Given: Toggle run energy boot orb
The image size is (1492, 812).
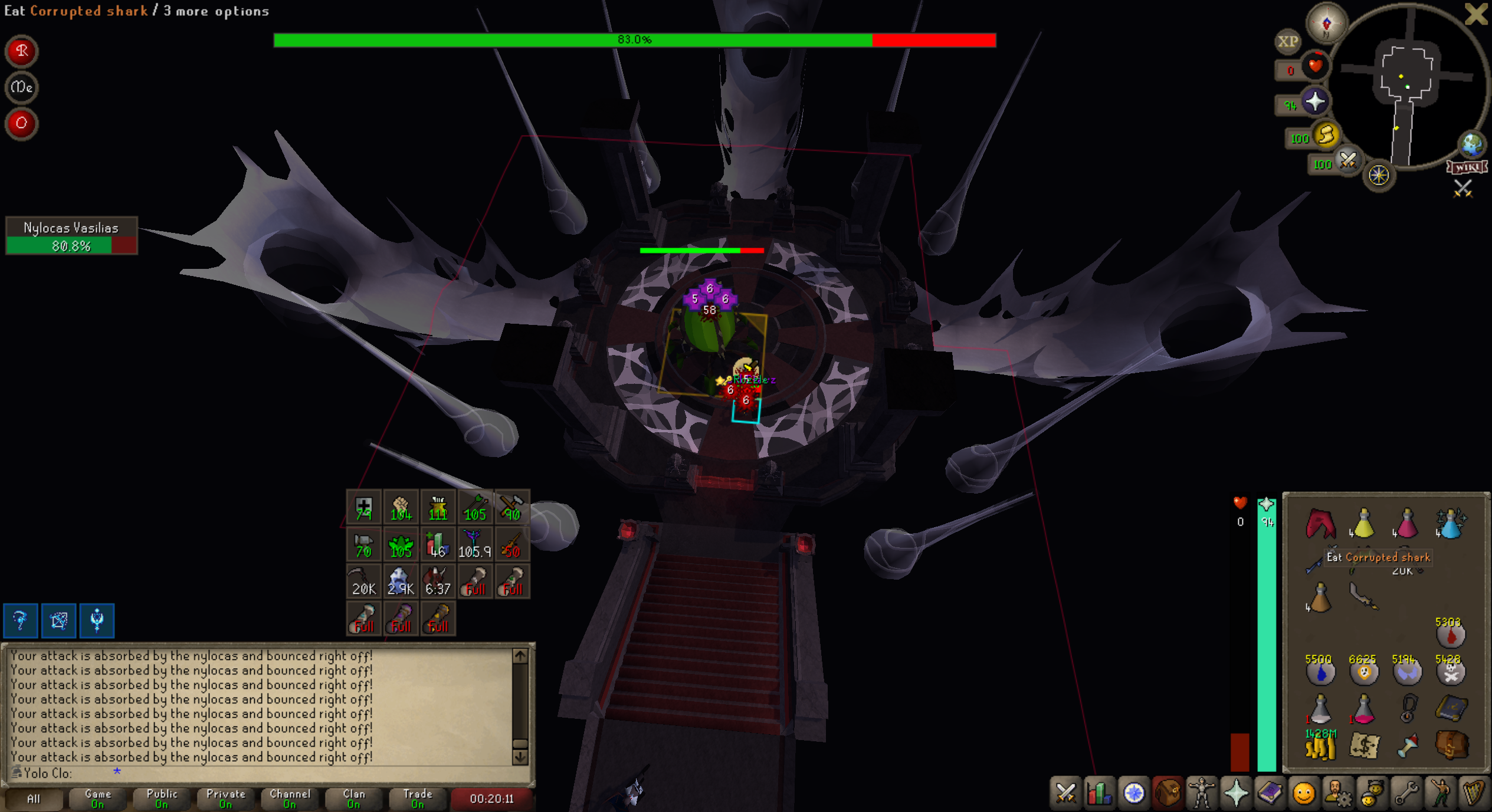Looking at the screenshot, I should (x=1326, y=136).
